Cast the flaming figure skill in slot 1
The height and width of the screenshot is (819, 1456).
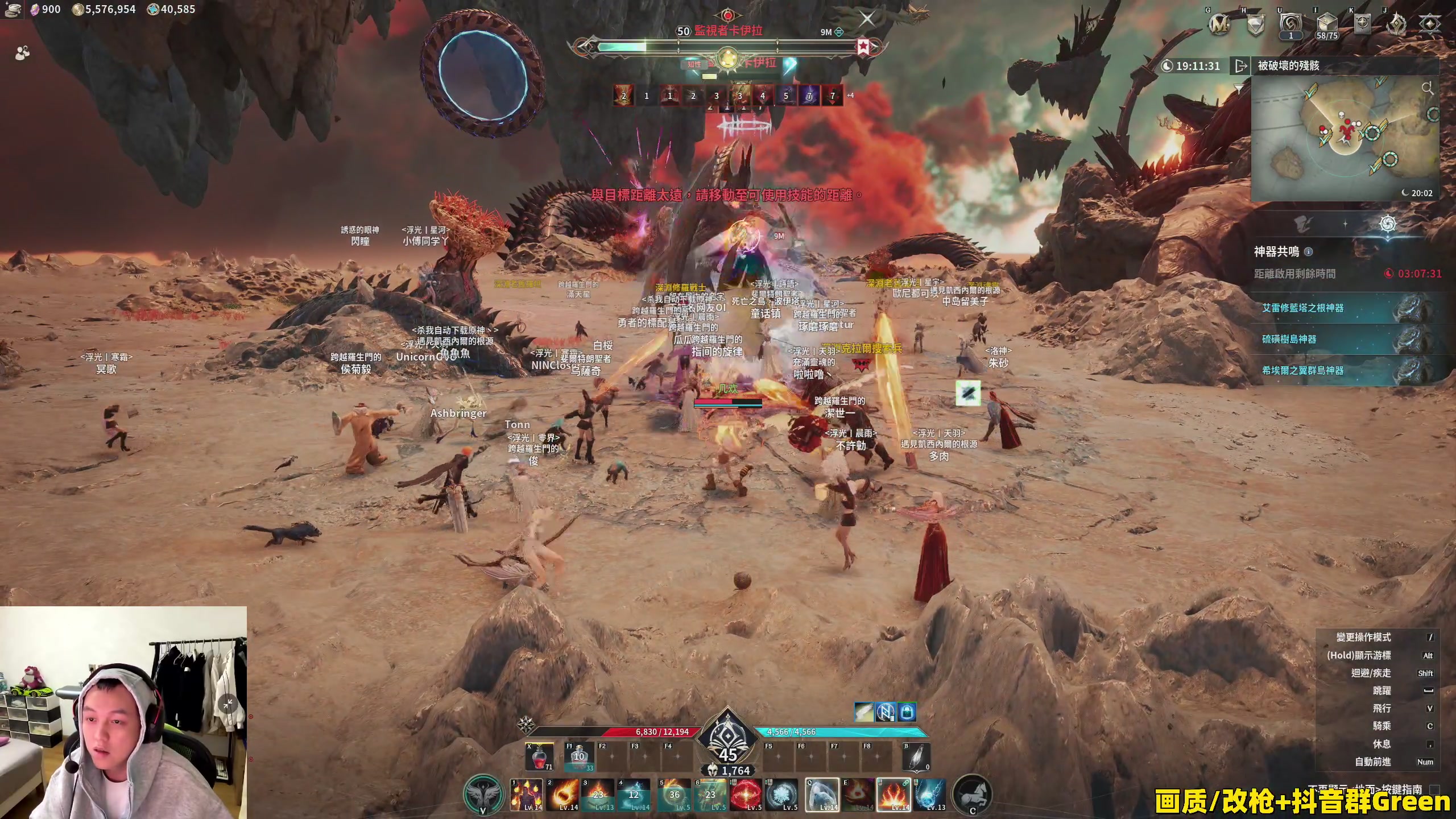click(526, 795)
